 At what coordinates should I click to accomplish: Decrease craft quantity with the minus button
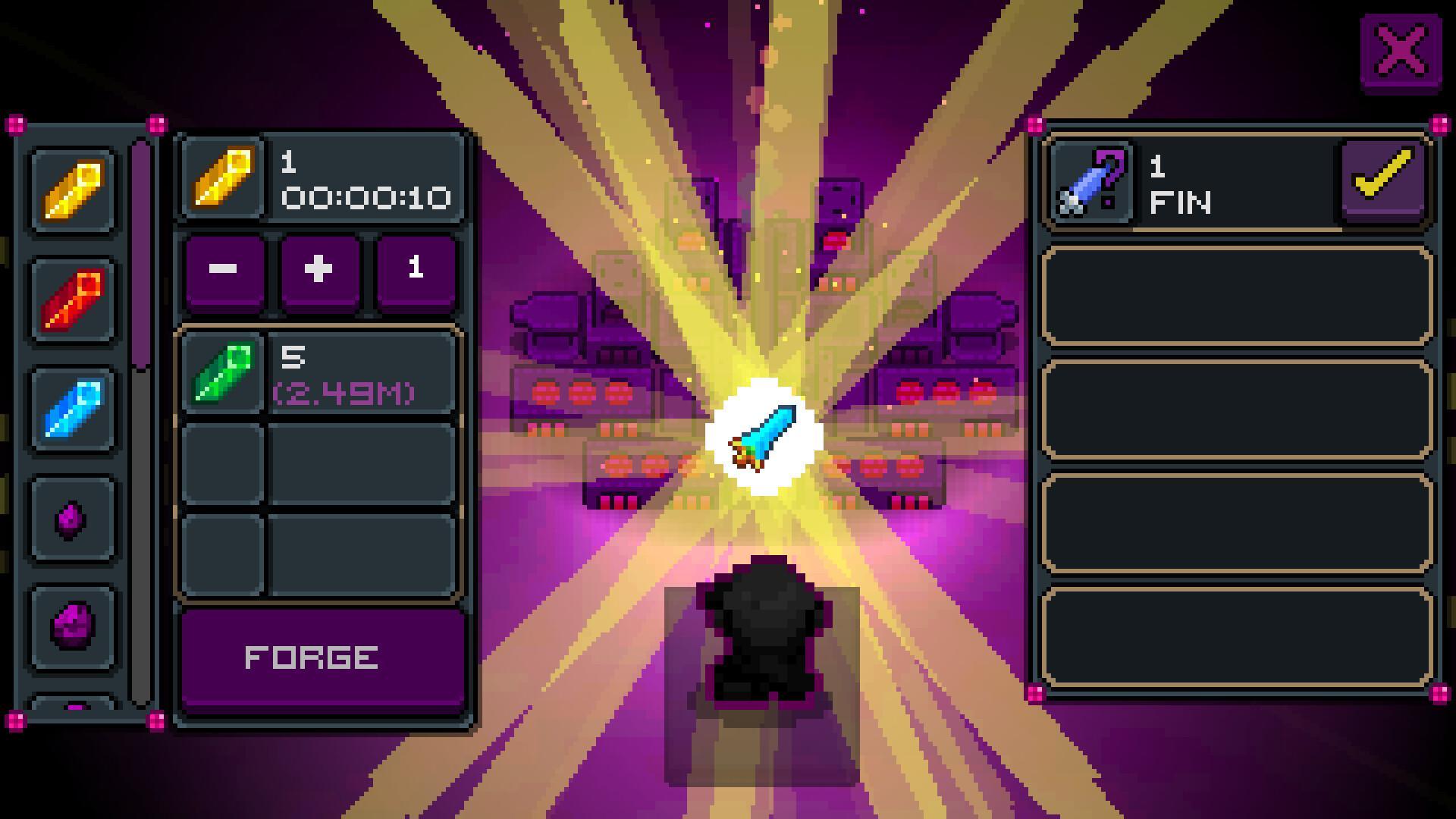point(224,269)
